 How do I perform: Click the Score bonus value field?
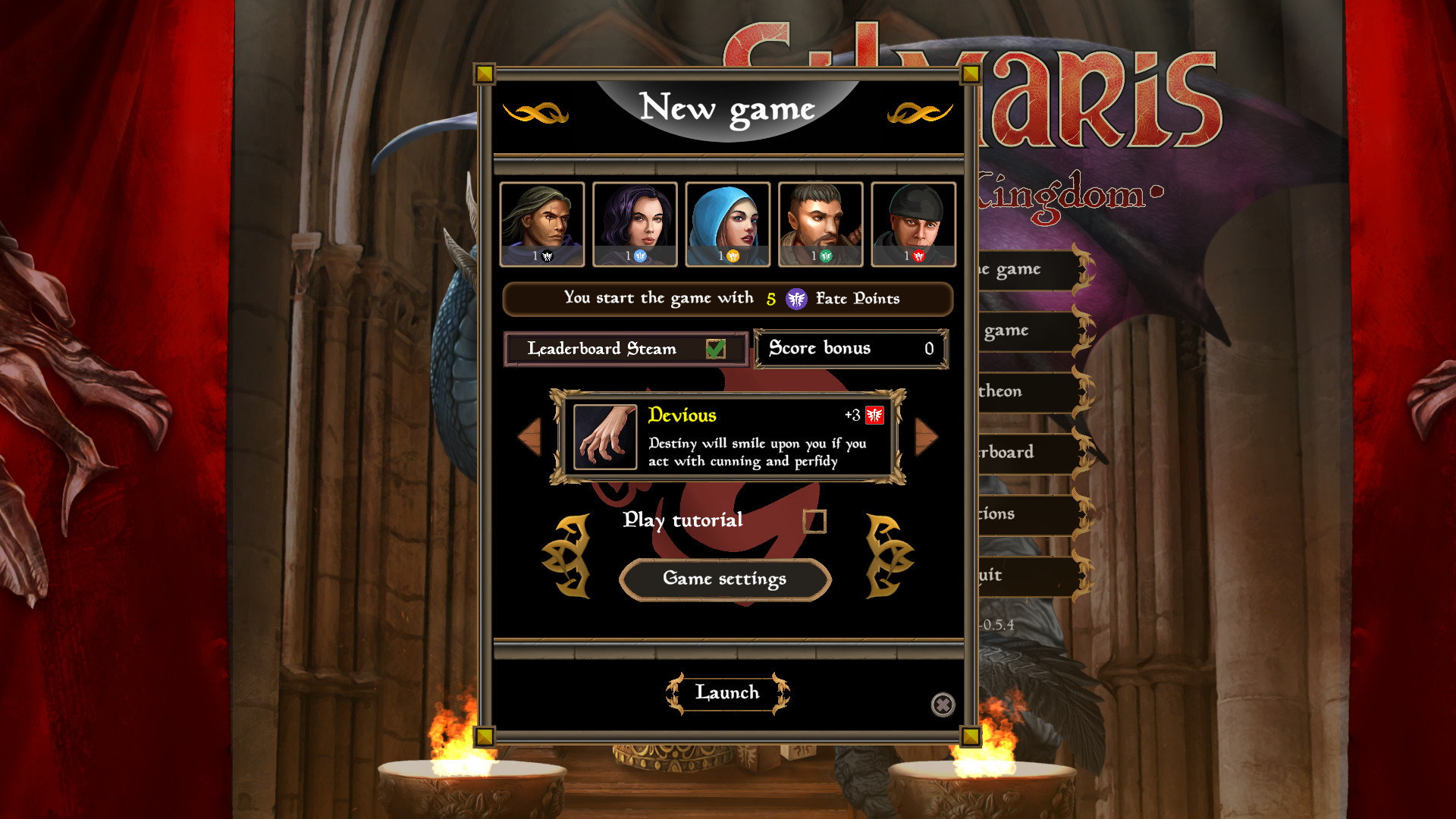click(x=851, y=348)
